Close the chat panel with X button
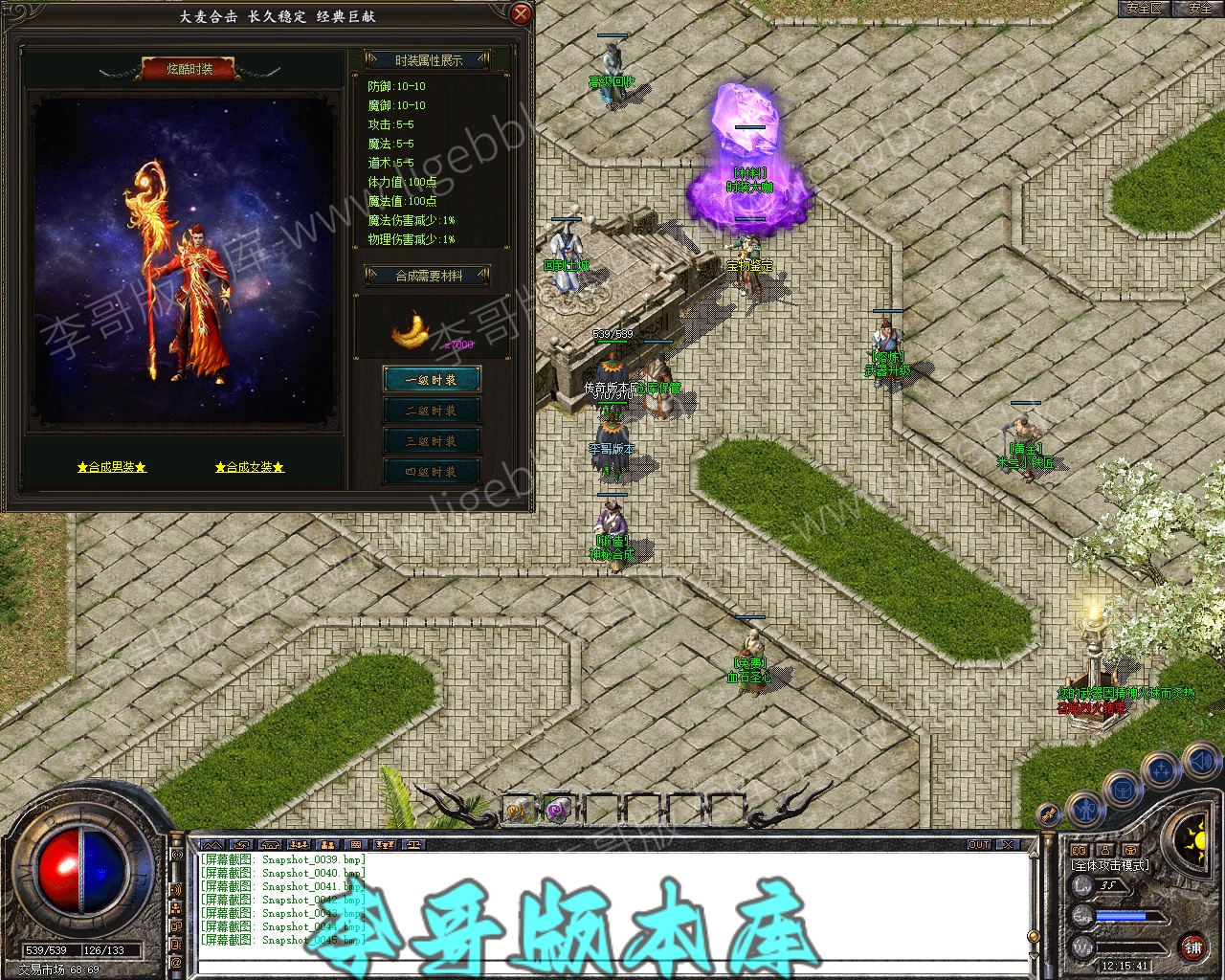 (1007, 844)
